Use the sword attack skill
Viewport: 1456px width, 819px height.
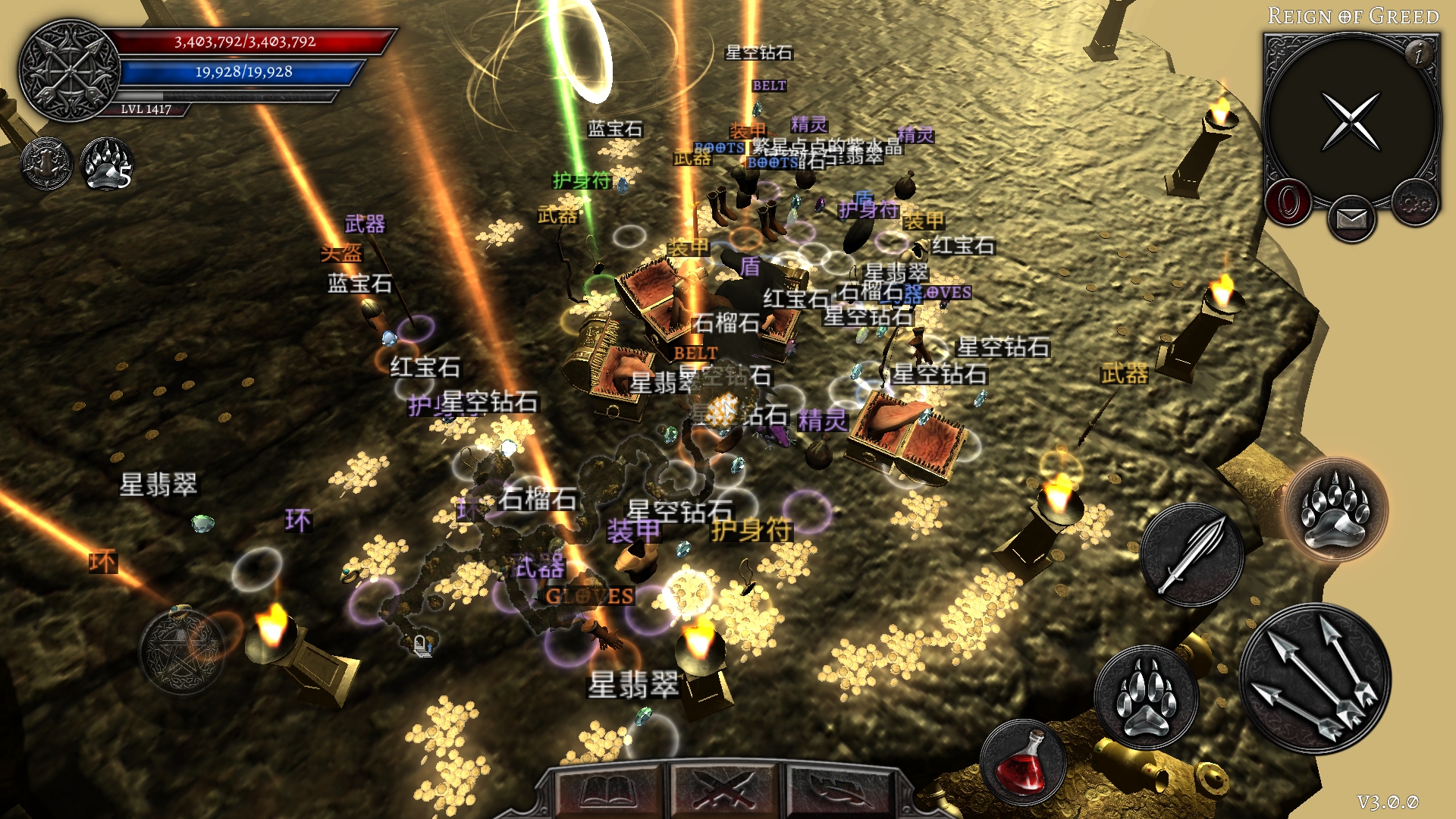[1191, 554]
